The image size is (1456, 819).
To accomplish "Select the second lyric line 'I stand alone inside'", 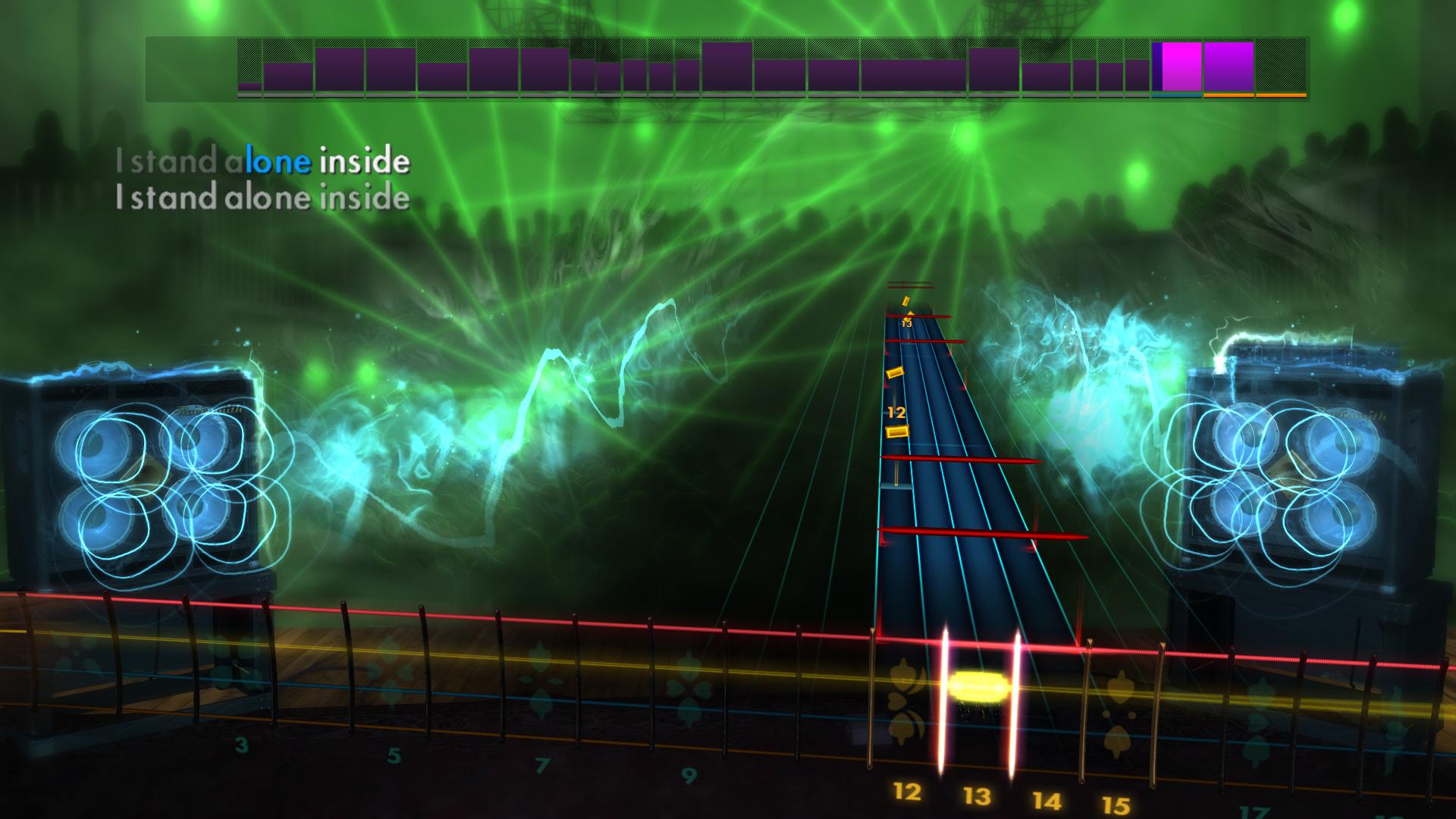I will coord(262,199).
